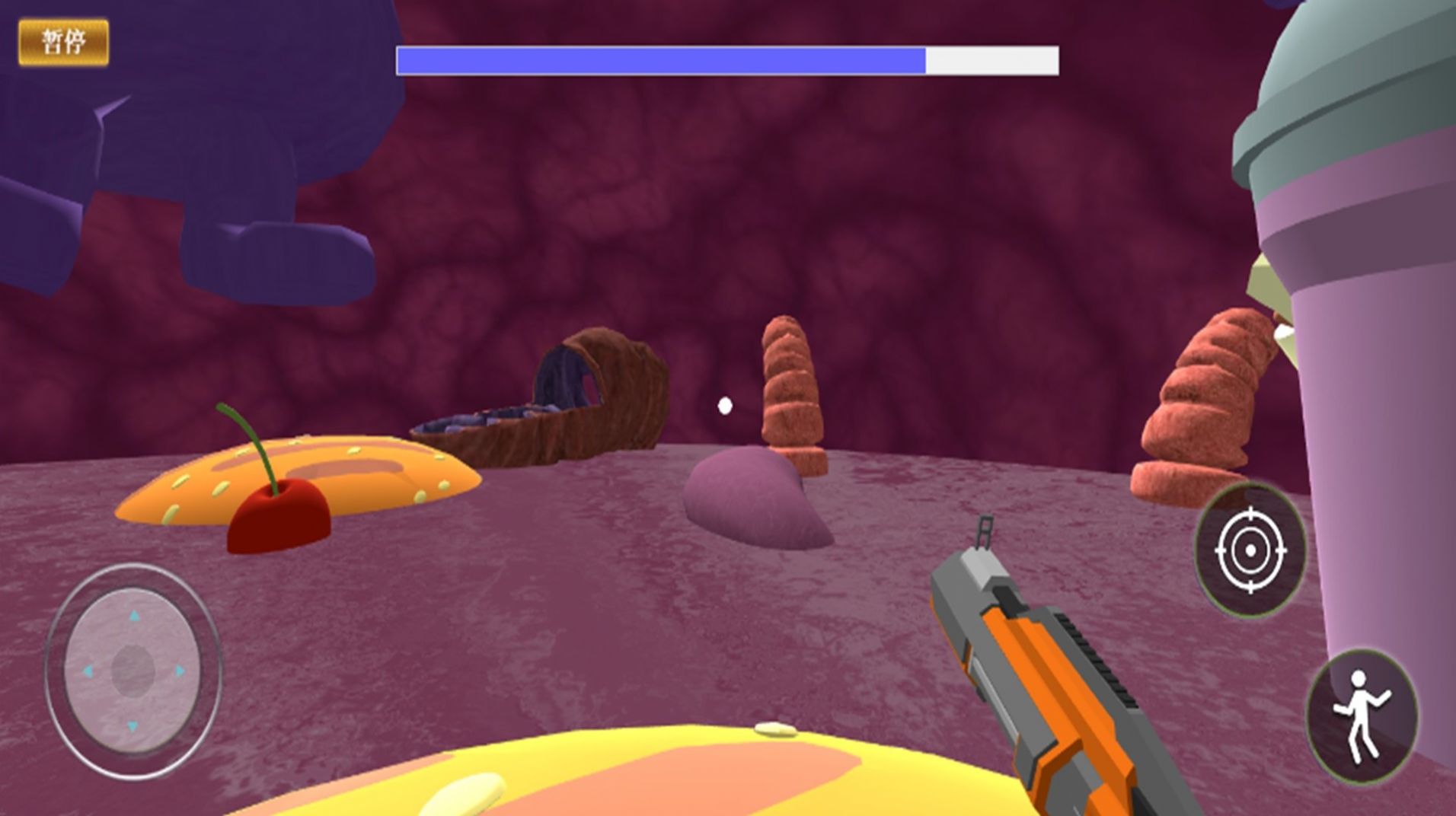This screenshot has width=1456, height=816.
Task: Activate the jumping figure button
Action: pos(1362,716)
